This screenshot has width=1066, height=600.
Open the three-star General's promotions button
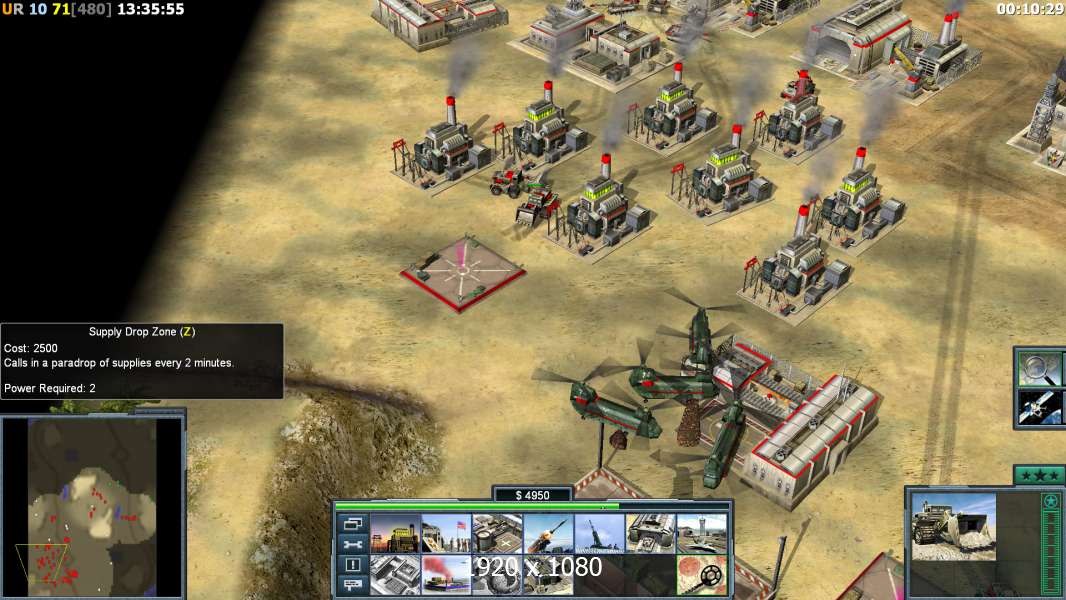click(1039, 475)
